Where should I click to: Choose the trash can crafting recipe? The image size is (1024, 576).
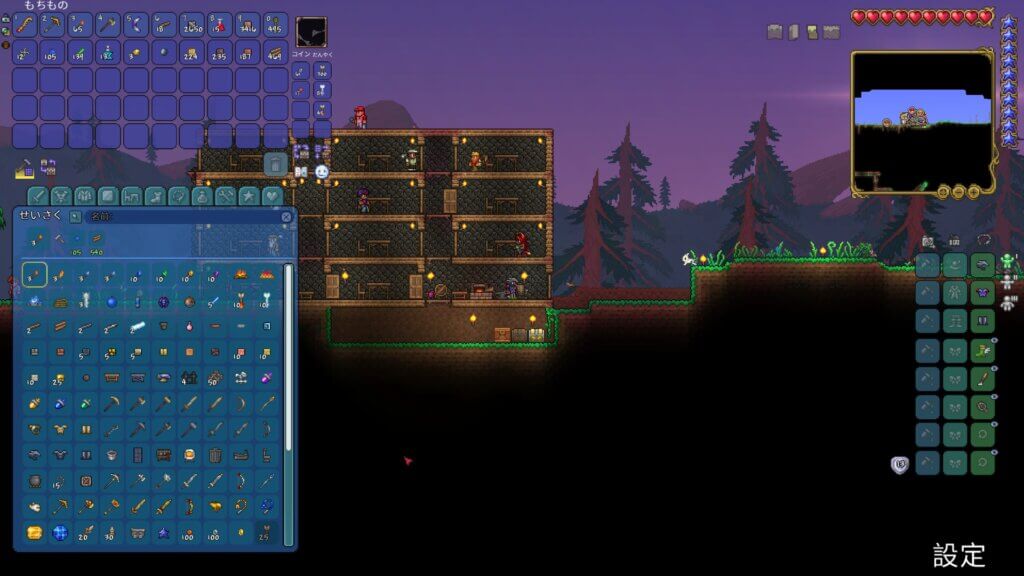(215, 455)
